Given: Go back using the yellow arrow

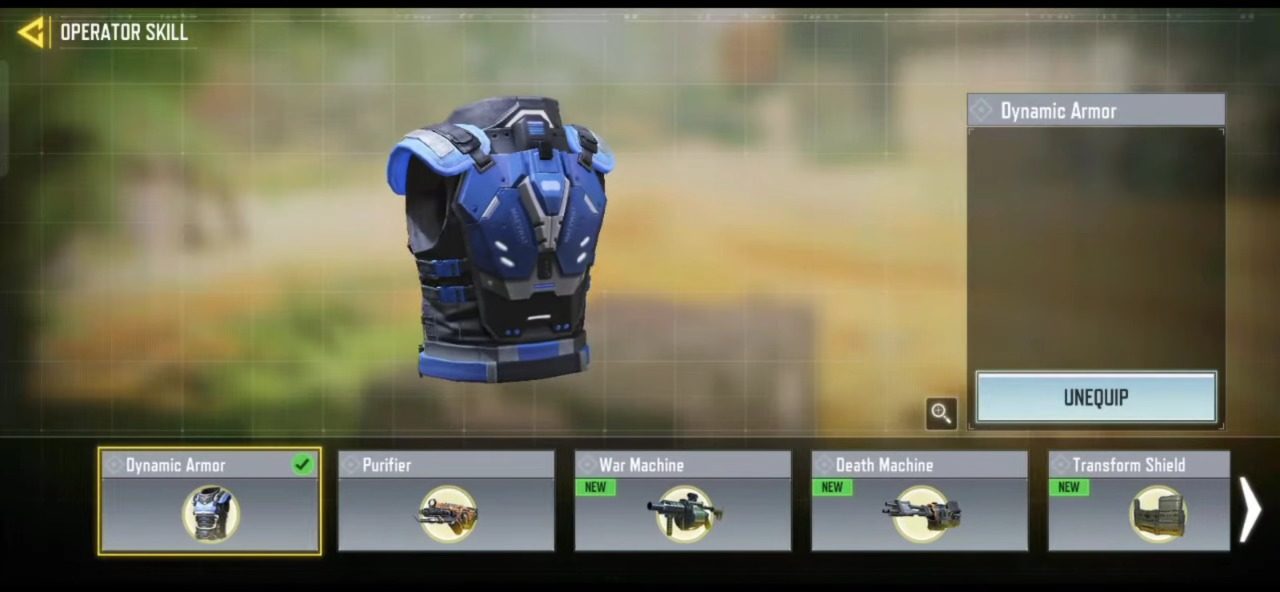Looking at the screenshot, I should [x=31, y=32].
